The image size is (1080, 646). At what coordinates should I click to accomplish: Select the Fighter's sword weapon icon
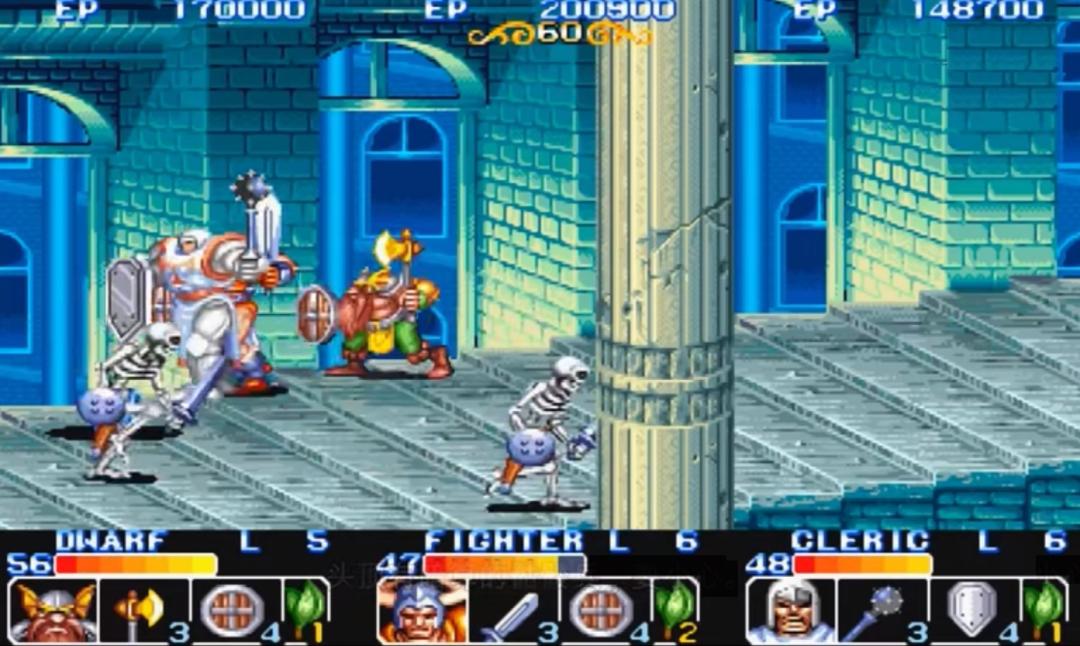tap(510, 611)
